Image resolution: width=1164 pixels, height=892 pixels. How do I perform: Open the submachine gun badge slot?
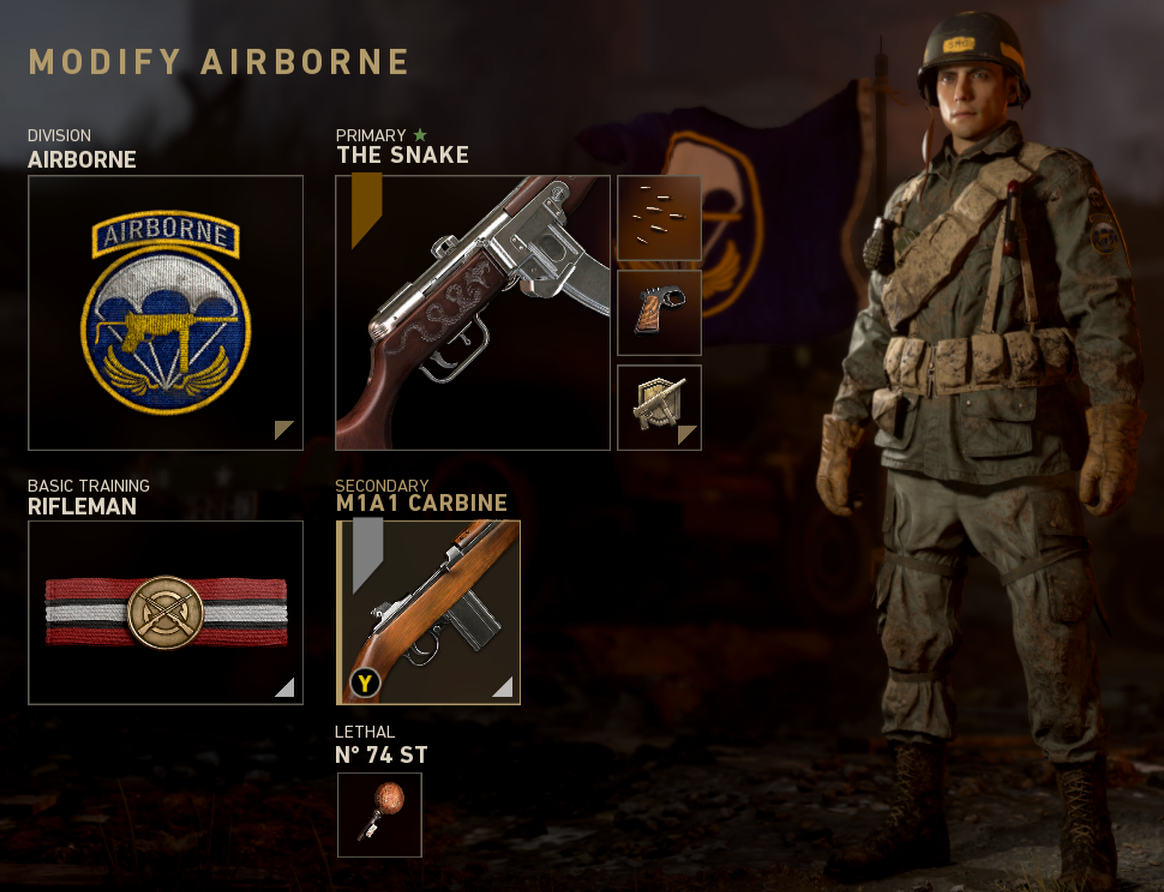(659, 407)
